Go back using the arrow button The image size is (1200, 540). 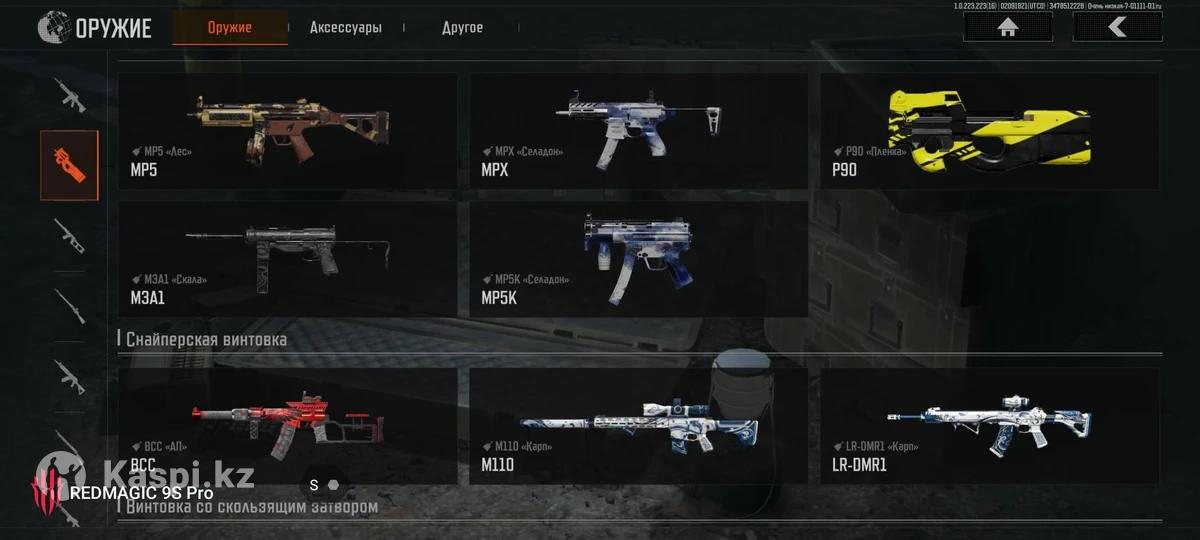(1117, 28)
